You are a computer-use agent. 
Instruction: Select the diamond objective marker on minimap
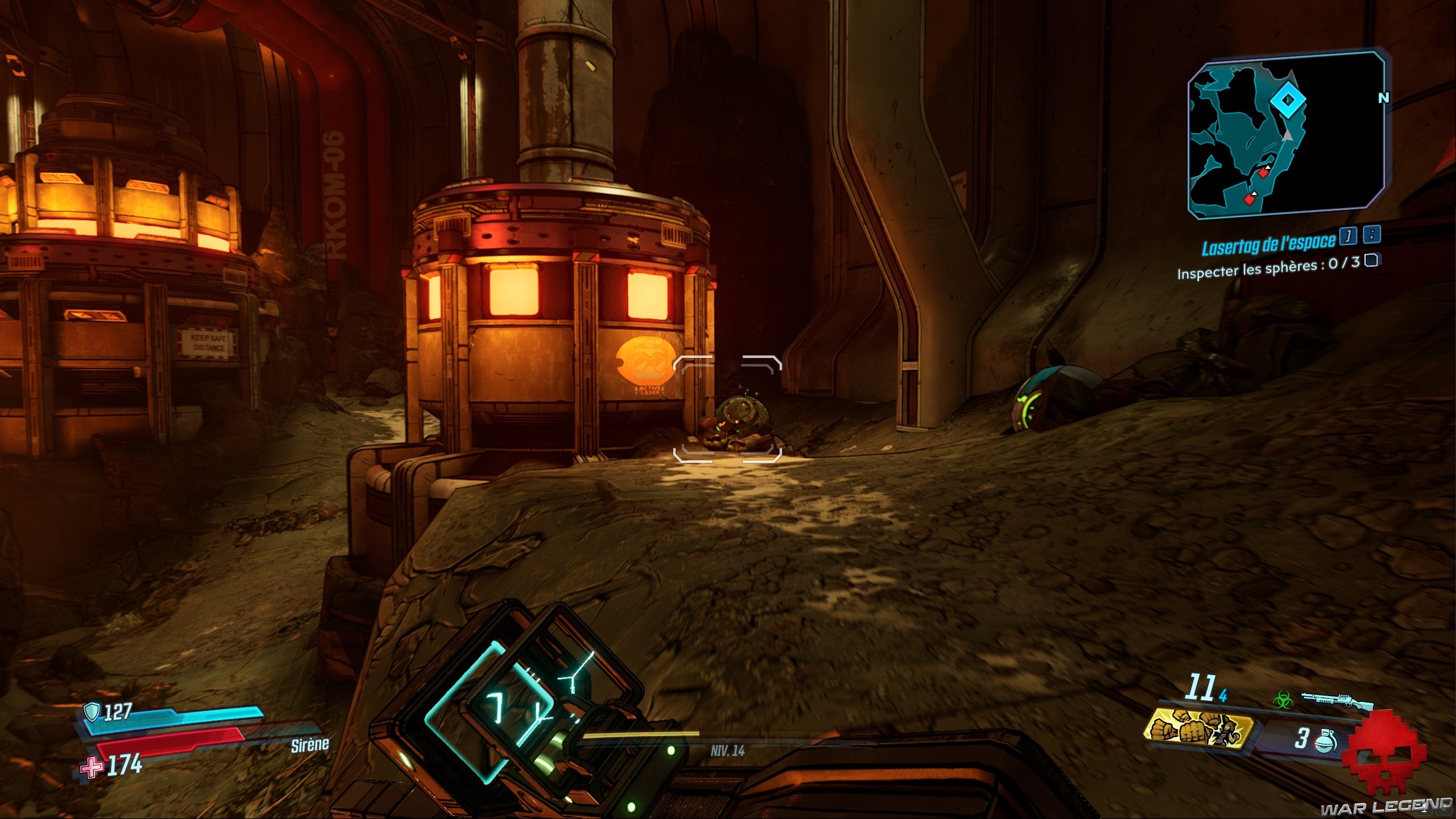pyautogui.click(x=1288, y=100)
